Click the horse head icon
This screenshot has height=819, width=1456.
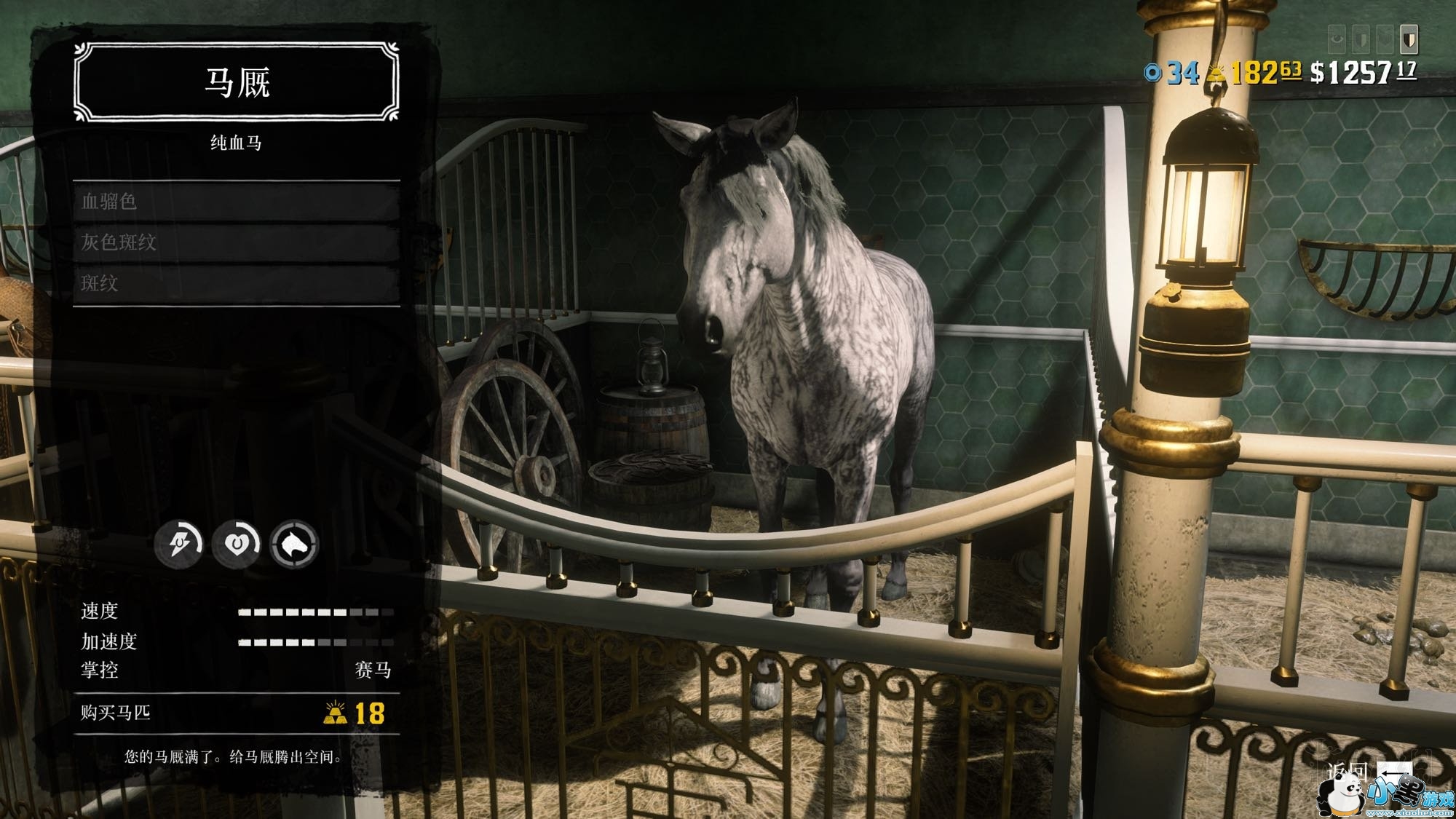(x=294, y=543)
